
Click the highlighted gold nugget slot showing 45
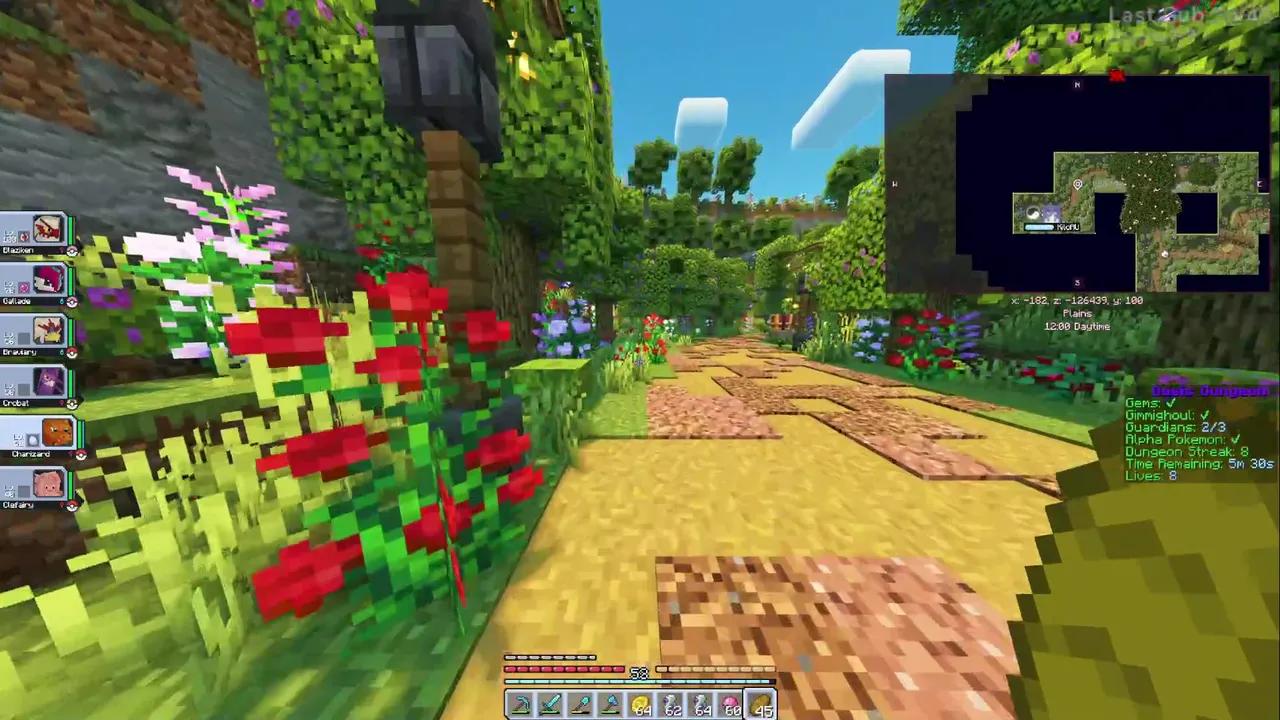tap(763, 704)
